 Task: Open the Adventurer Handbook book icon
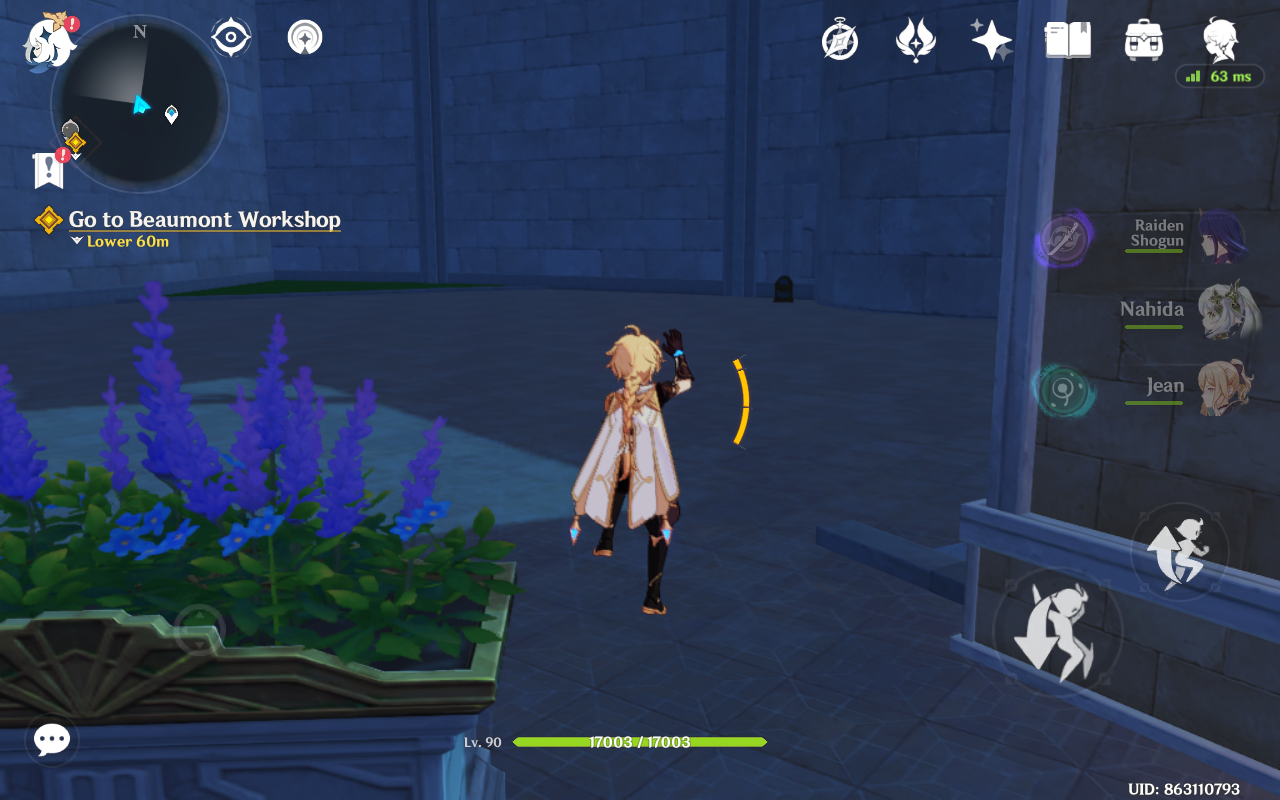(x=1067, y=38)
